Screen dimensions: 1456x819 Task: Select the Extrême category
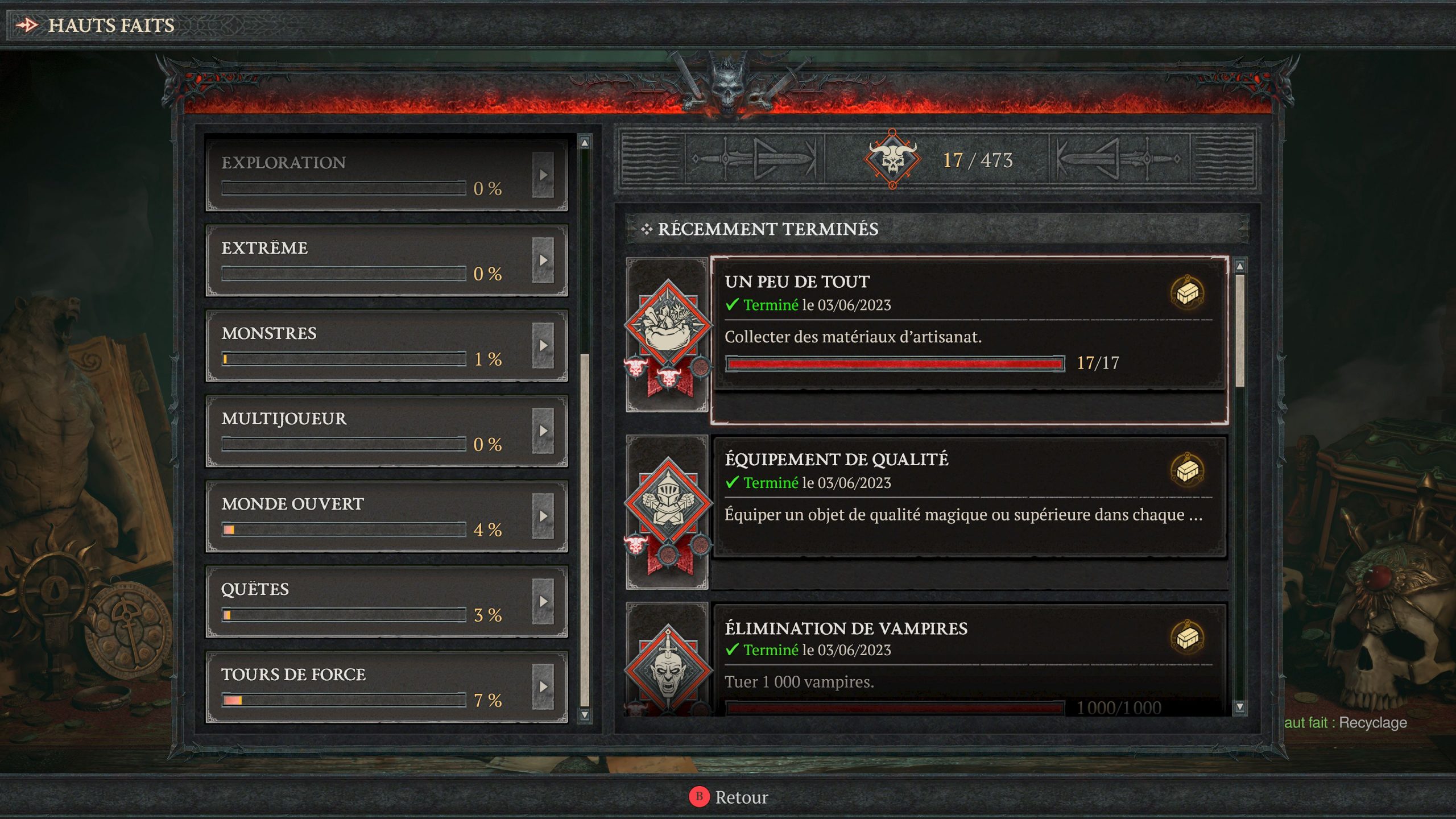tap(375, 259)
